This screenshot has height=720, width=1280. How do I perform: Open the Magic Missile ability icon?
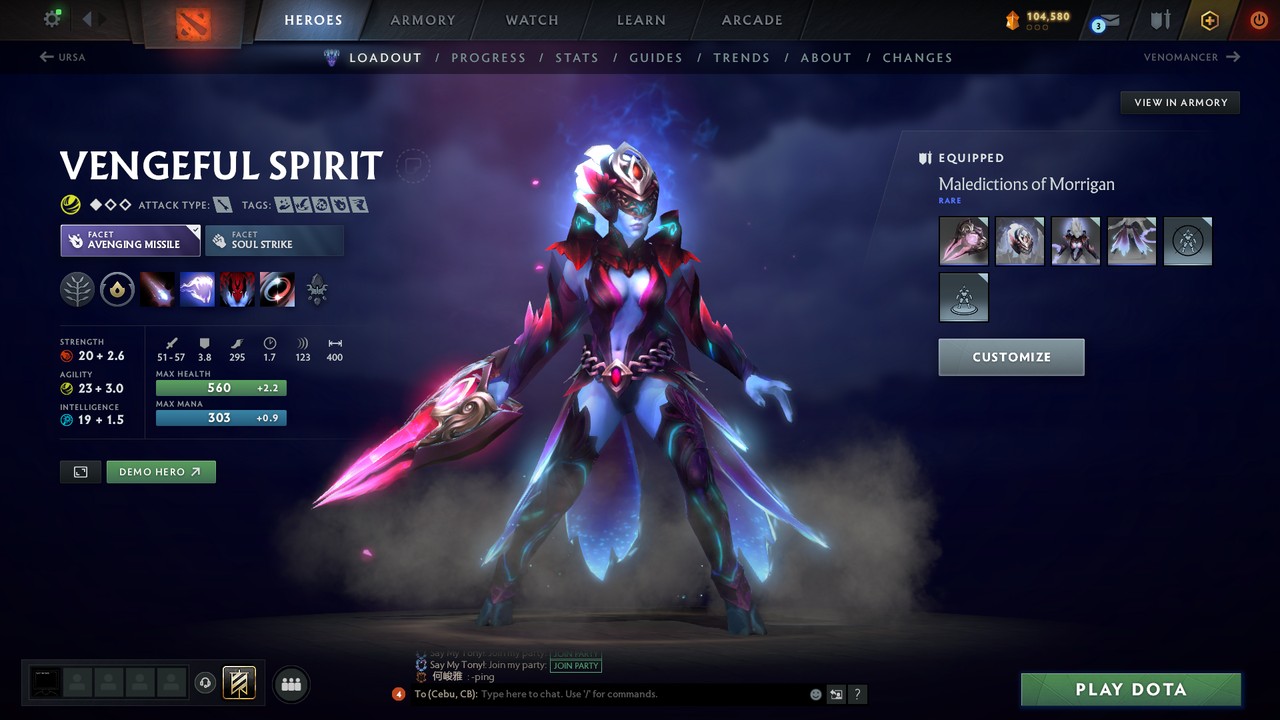point(158,289)
